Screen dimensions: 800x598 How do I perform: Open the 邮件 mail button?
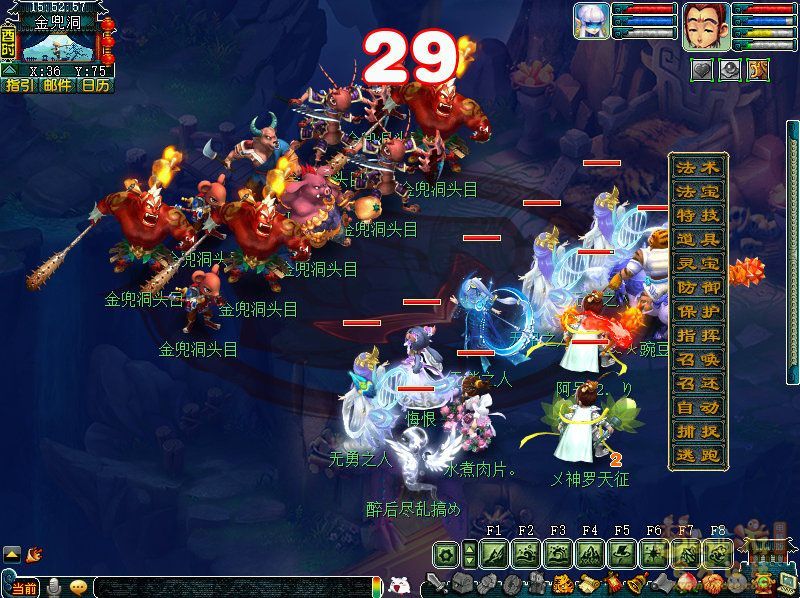(x=57, y=85)
